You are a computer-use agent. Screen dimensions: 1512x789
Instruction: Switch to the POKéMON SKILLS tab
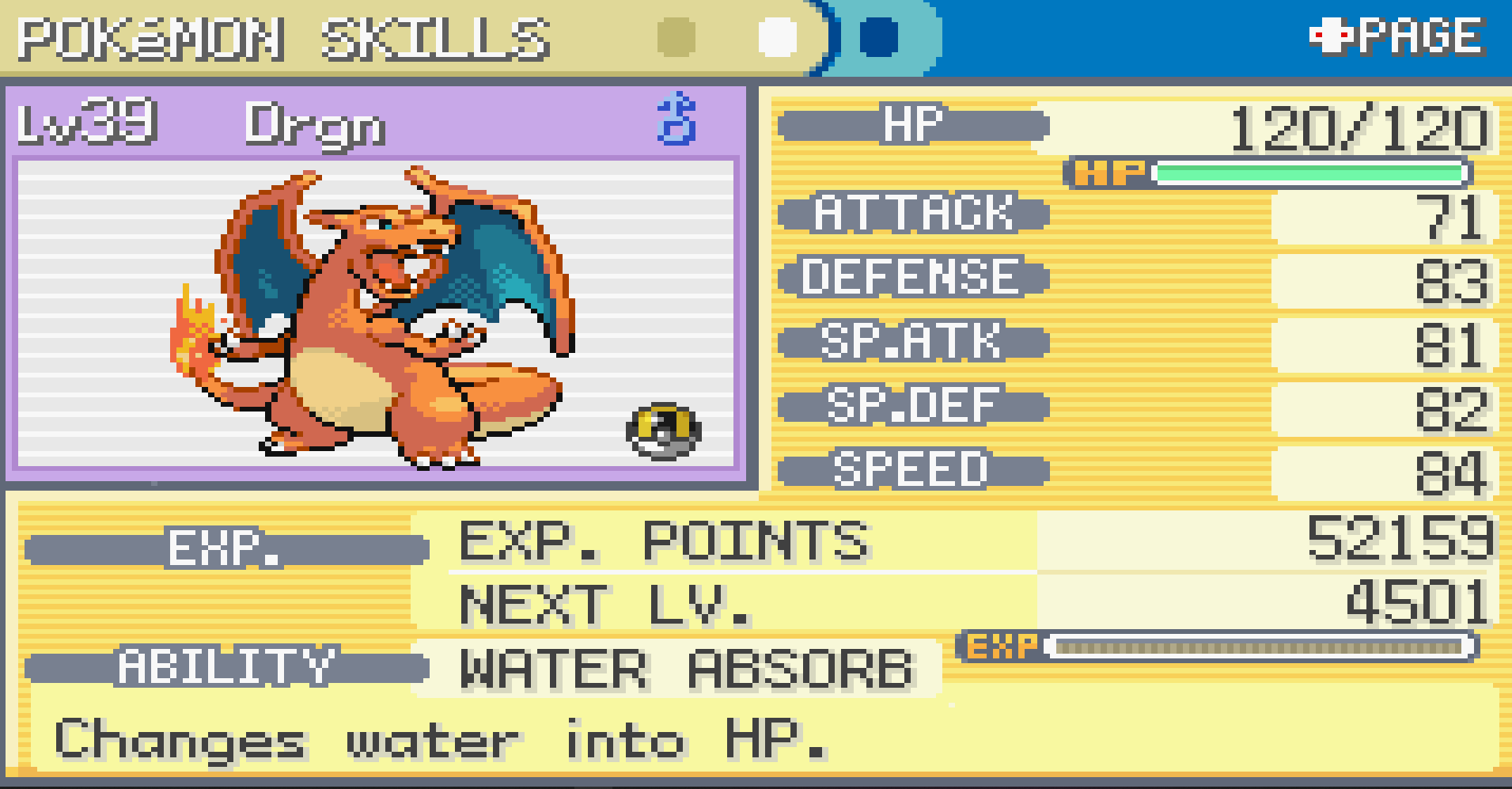[281, 36]
